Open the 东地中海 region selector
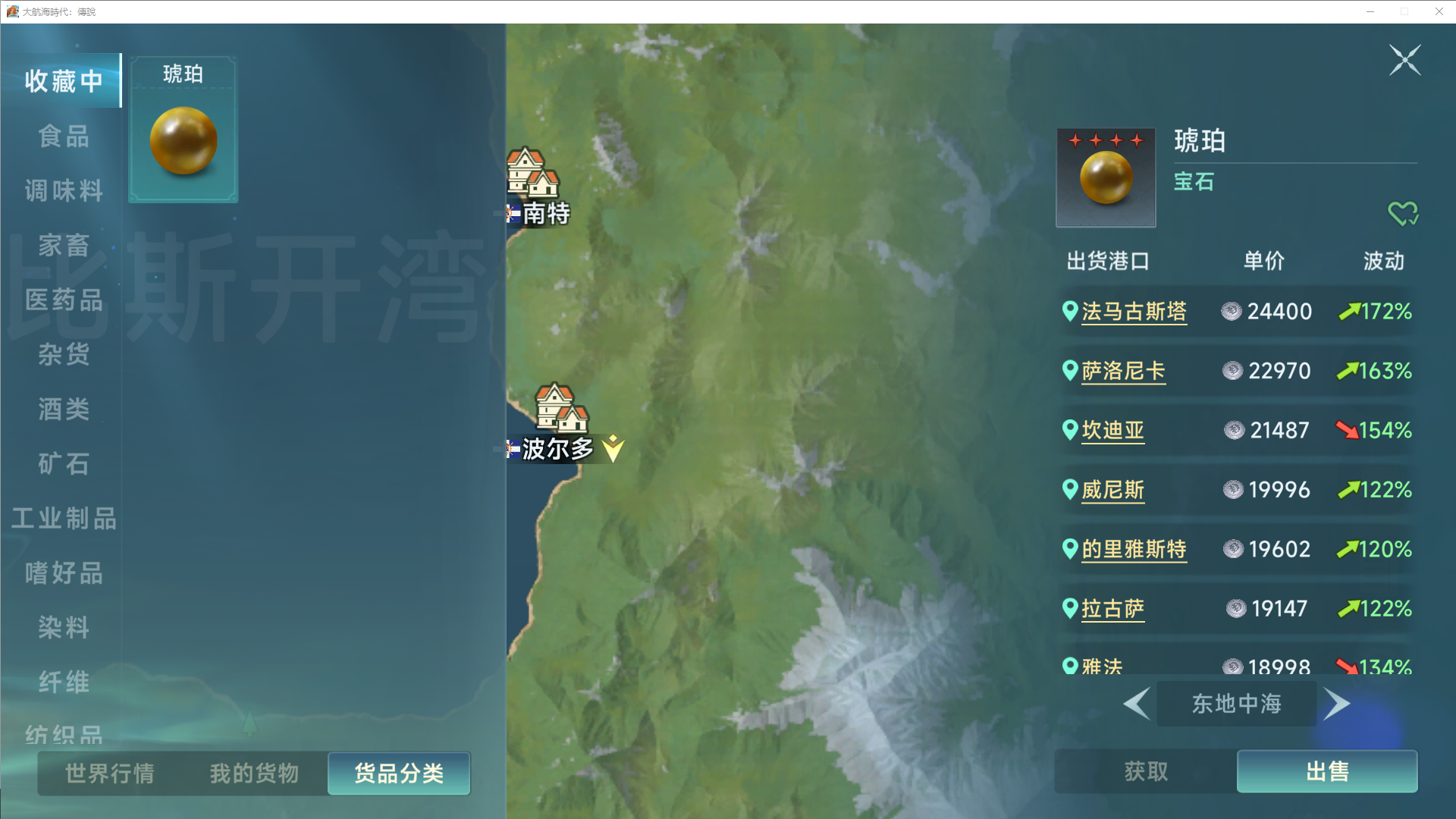This screenshot has width=1456, height=819. coord(1236,704)
